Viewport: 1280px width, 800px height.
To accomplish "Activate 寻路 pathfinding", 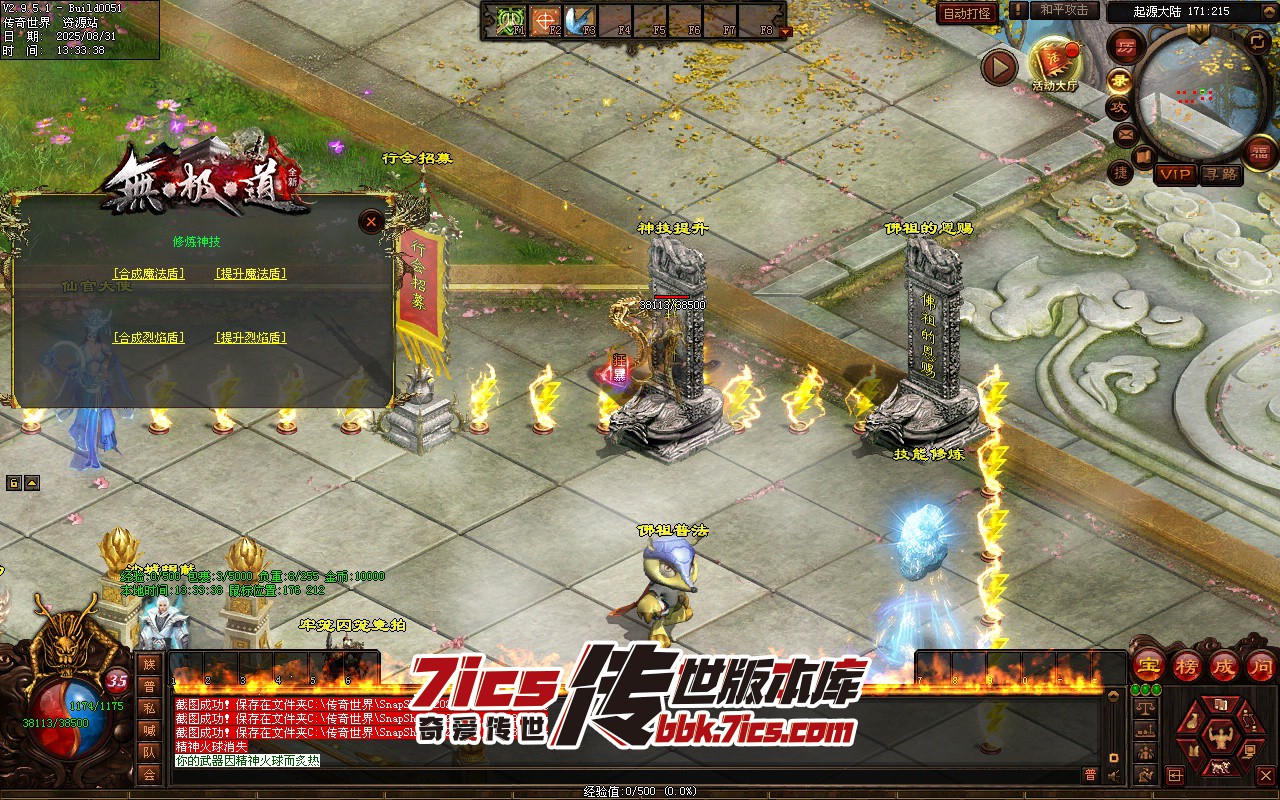I will tap(1220, 174).
